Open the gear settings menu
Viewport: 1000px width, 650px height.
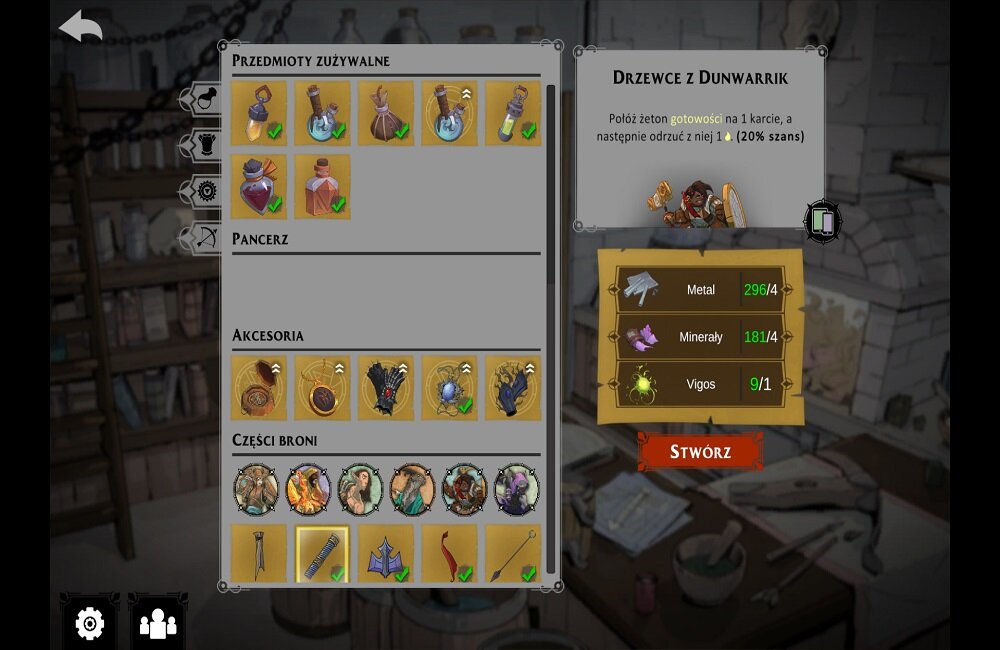(89, 624)
